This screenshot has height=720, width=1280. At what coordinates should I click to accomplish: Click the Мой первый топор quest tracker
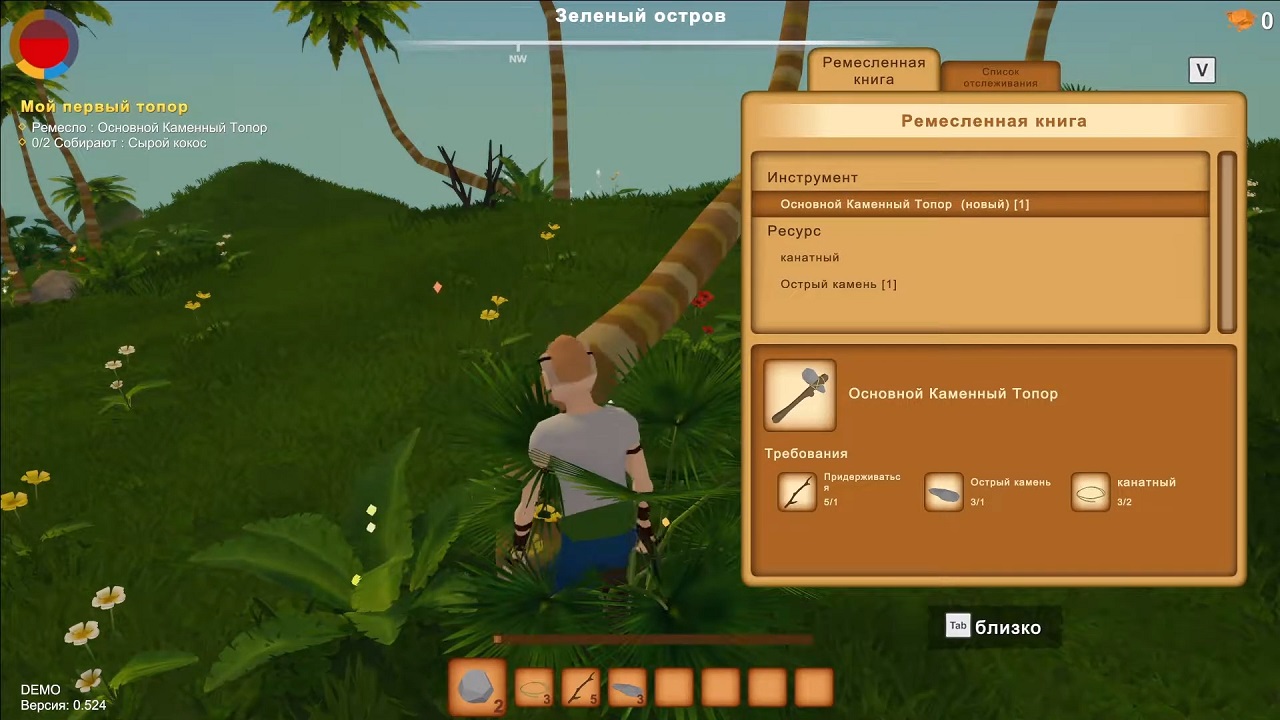(x=105, y=107)
